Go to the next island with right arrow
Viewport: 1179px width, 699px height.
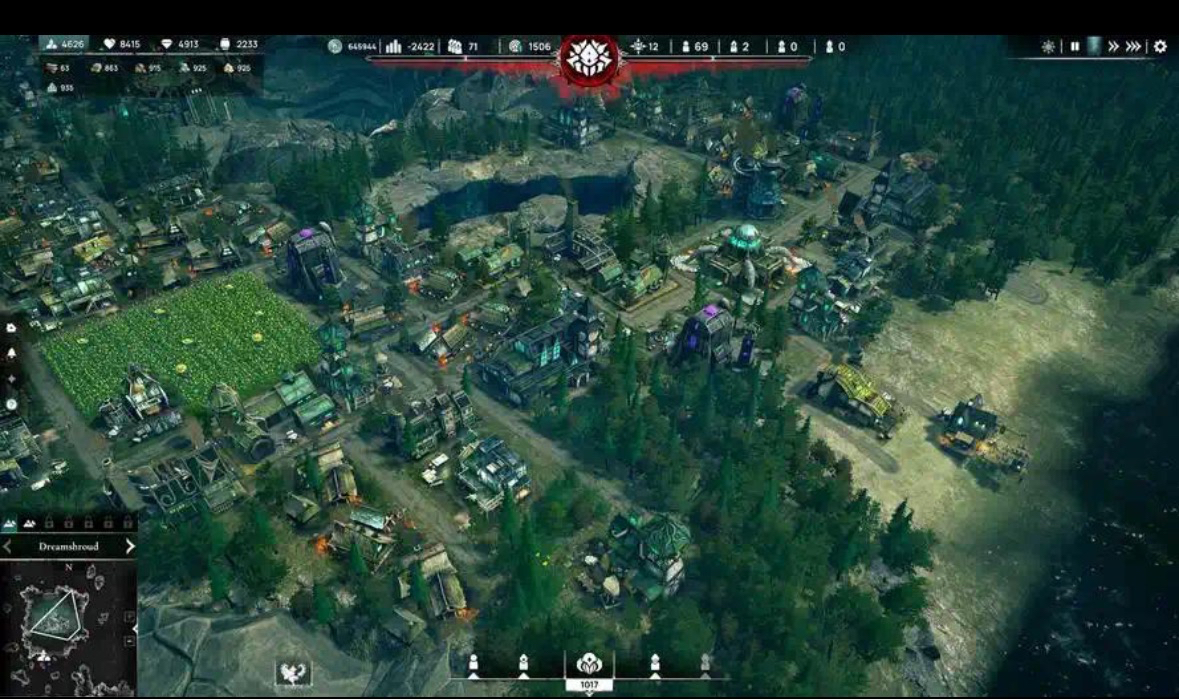pyautogui.click(x=130, y=547)
